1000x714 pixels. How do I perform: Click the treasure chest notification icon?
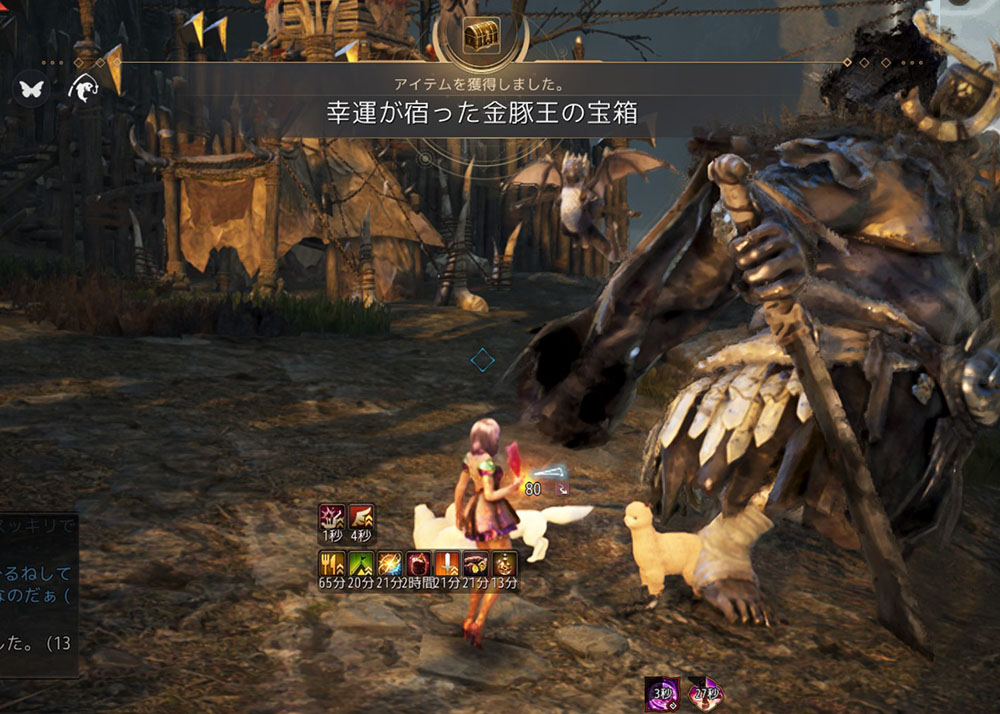[481, 37]
